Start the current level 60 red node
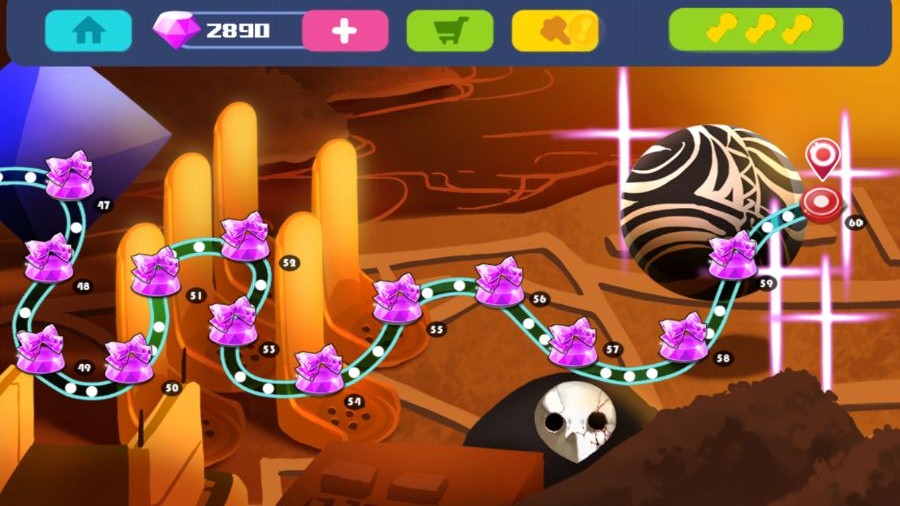900x506 pixels. point(821,203)
